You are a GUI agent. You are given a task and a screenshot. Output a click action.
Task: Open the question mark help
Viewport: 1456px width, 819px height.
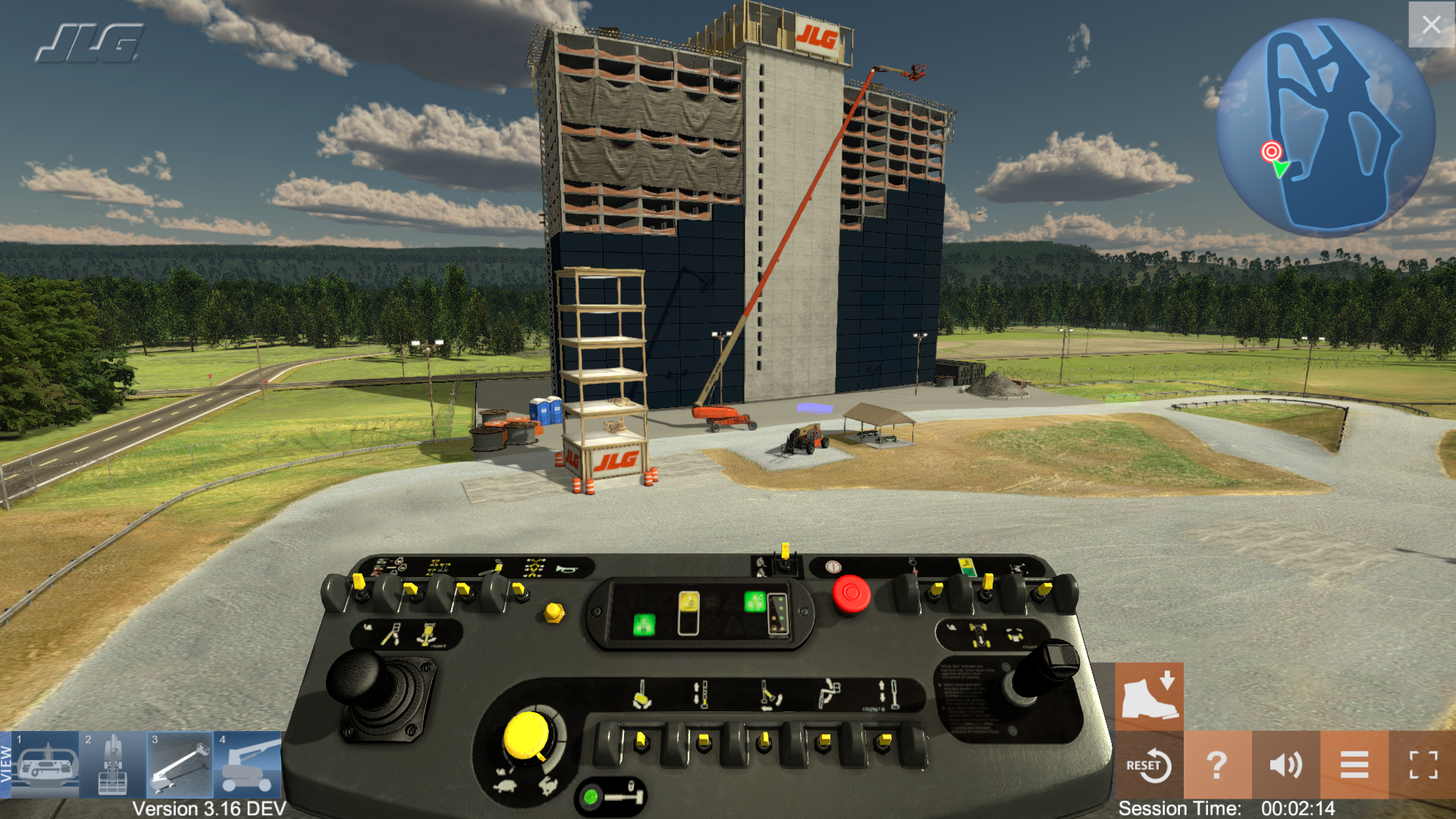tap(1217, 765)
